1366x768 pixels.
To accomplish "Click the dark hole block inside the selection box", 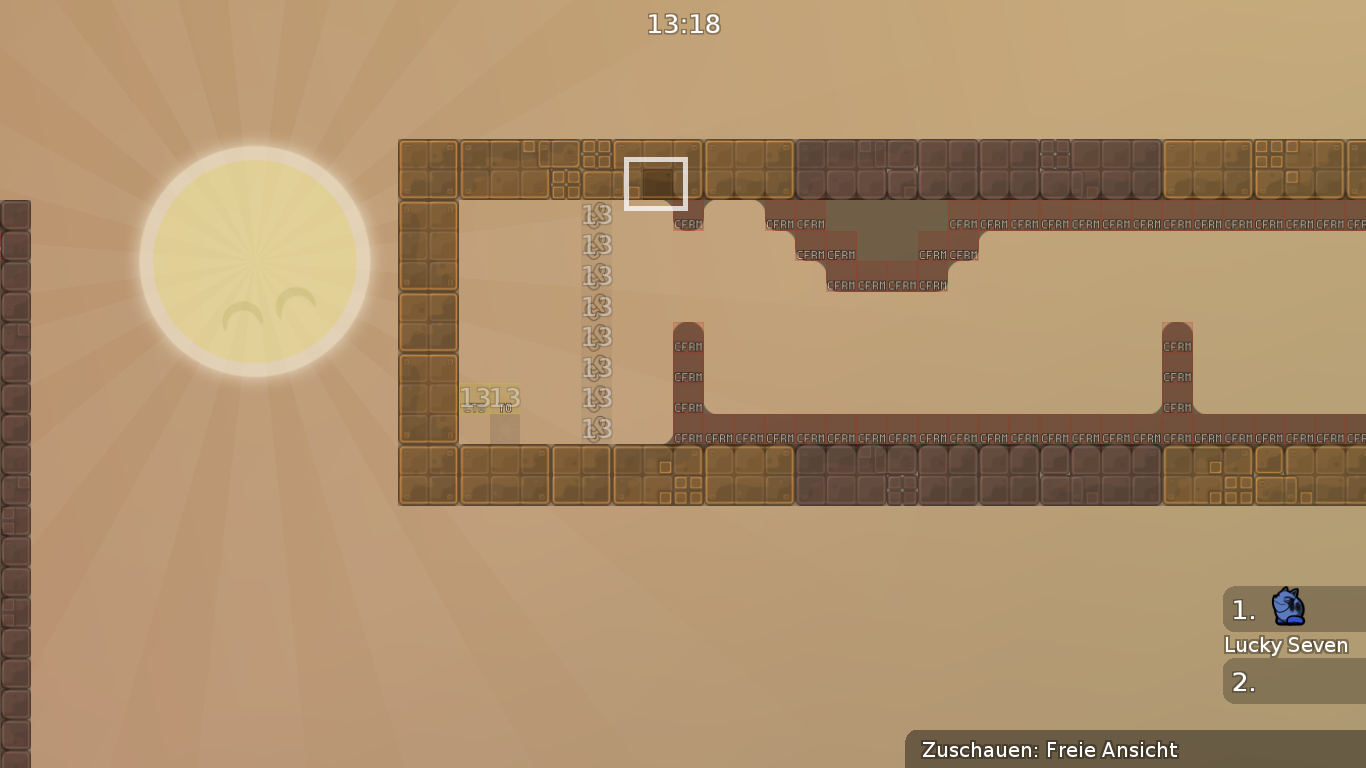I will pyautogui.click(x=657, y=184).
